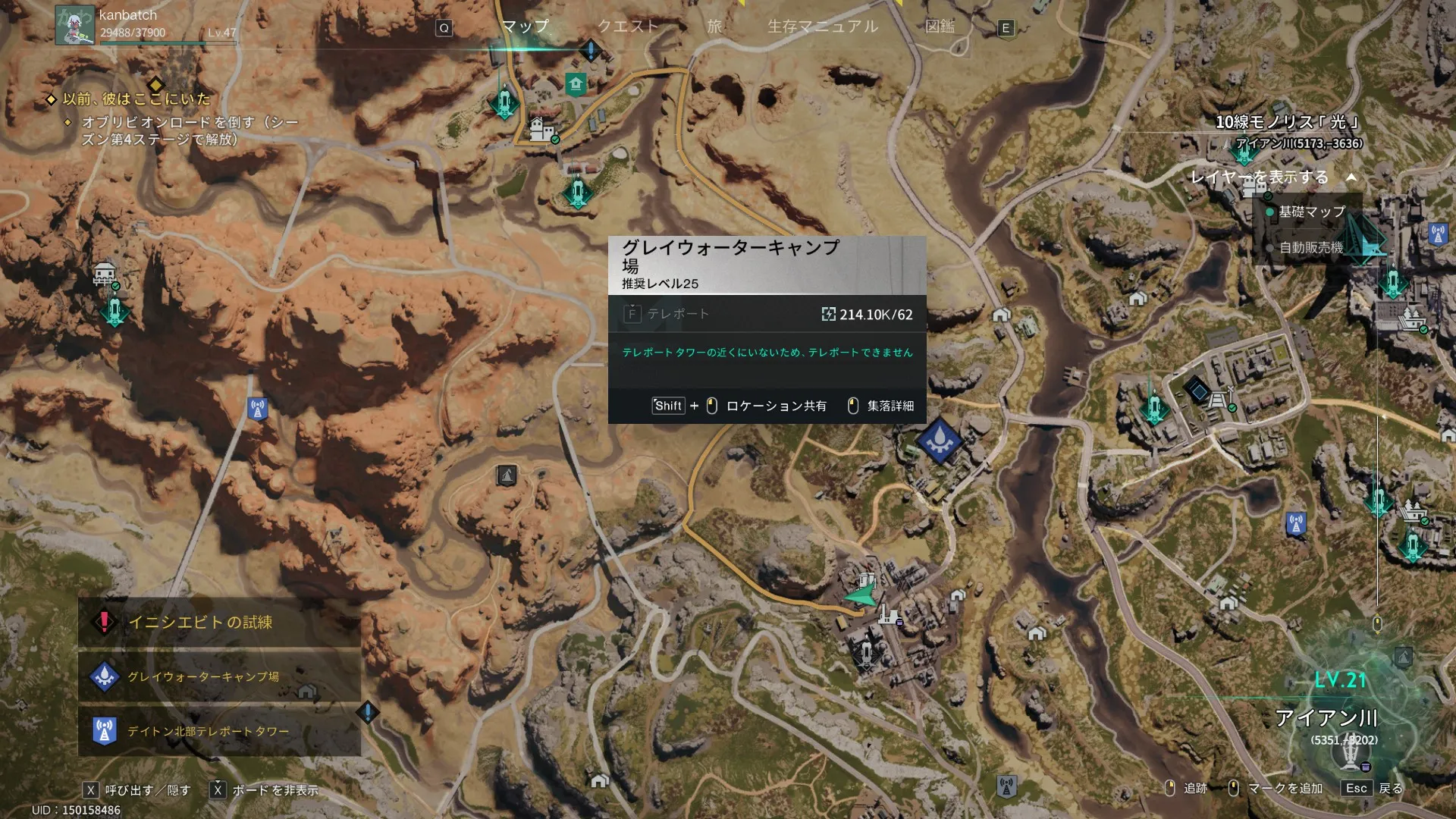Open the 生存マニュアル tab
Screen dimensions: 1456x819
click(x=823, y=27)
